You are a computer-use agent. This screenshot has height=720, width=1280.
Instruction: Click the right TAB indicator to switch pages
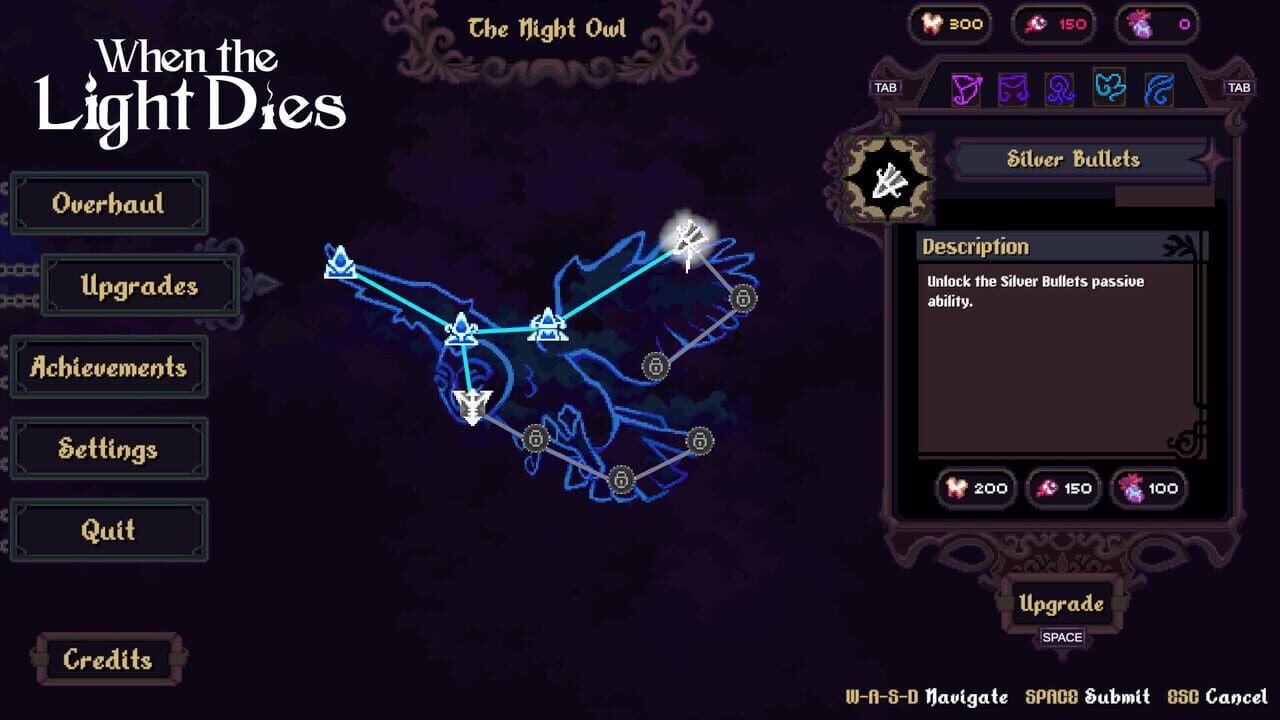pyautogui.click(x=1240, y=88)
